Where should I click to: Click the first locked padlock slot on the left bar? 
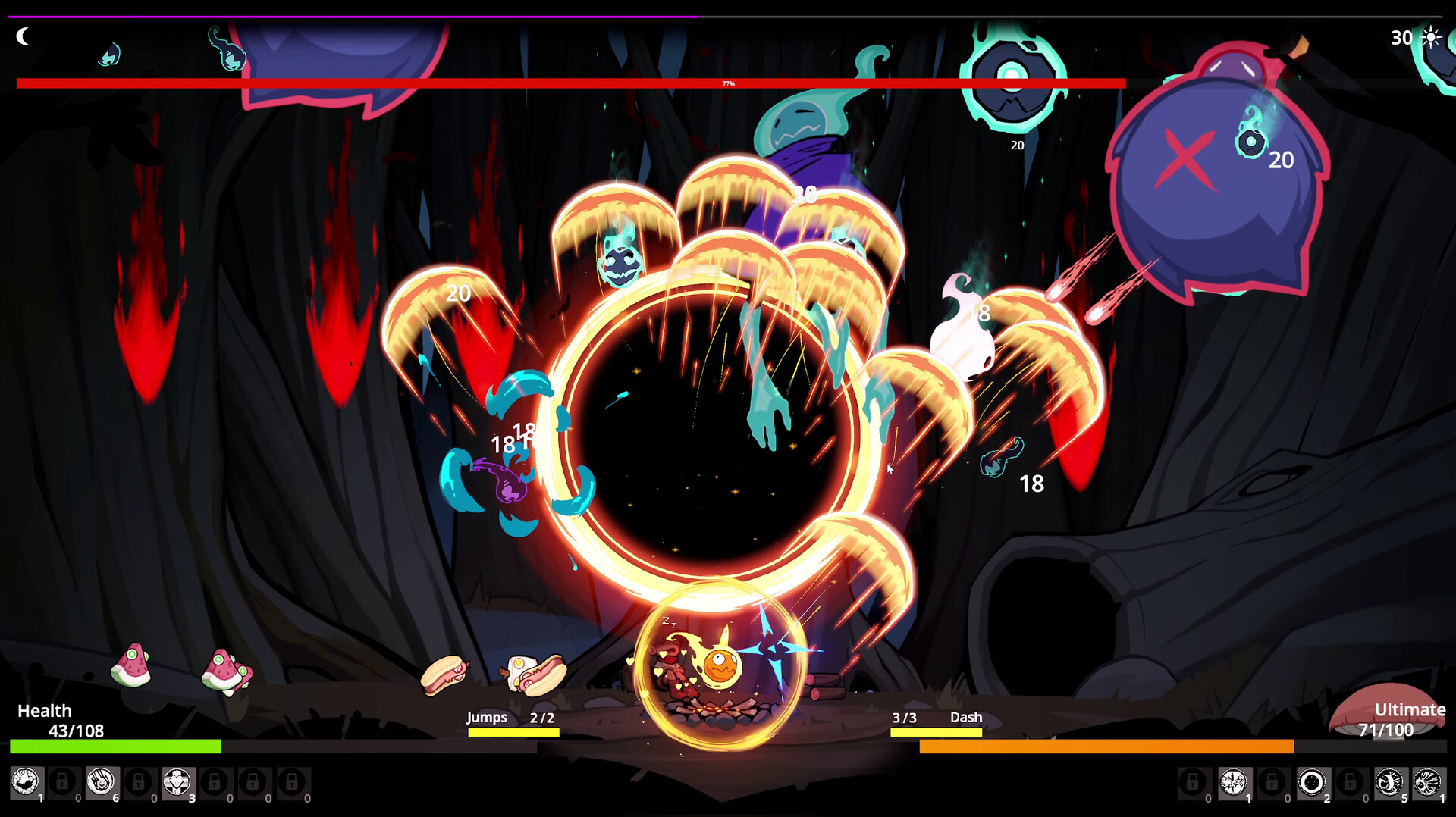[x=62, y=783]
